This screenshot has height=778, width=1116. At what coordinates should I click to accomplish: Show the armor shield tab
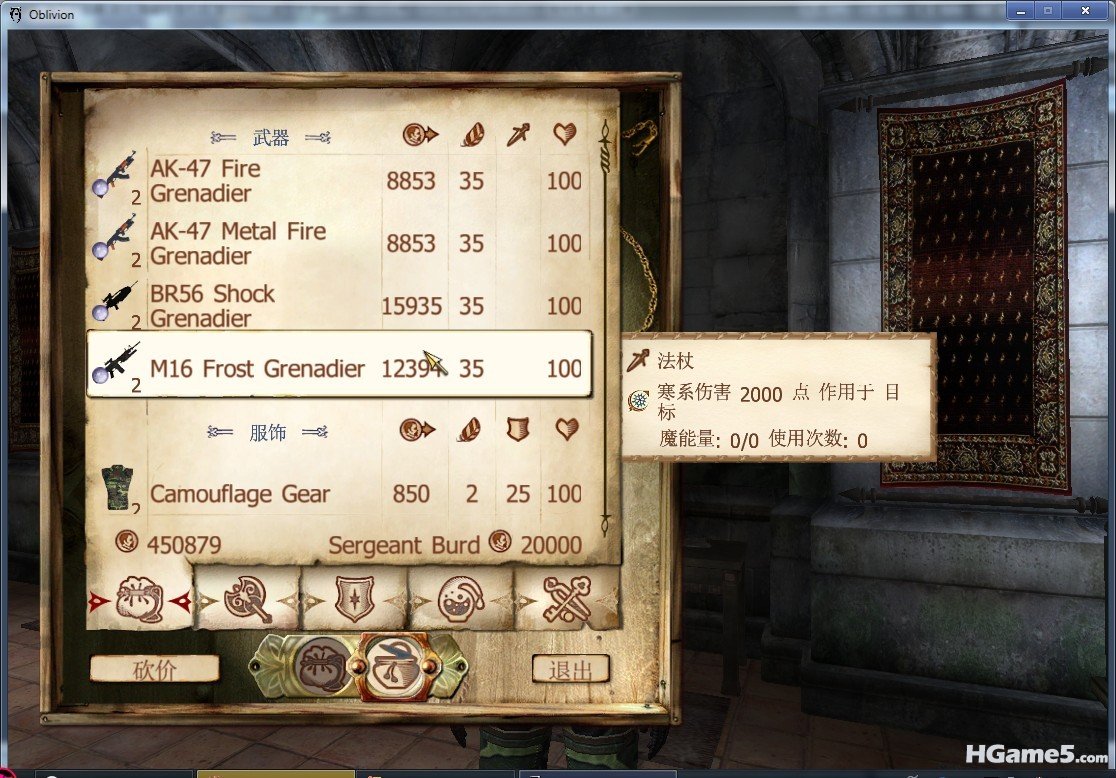coord(354,600)
